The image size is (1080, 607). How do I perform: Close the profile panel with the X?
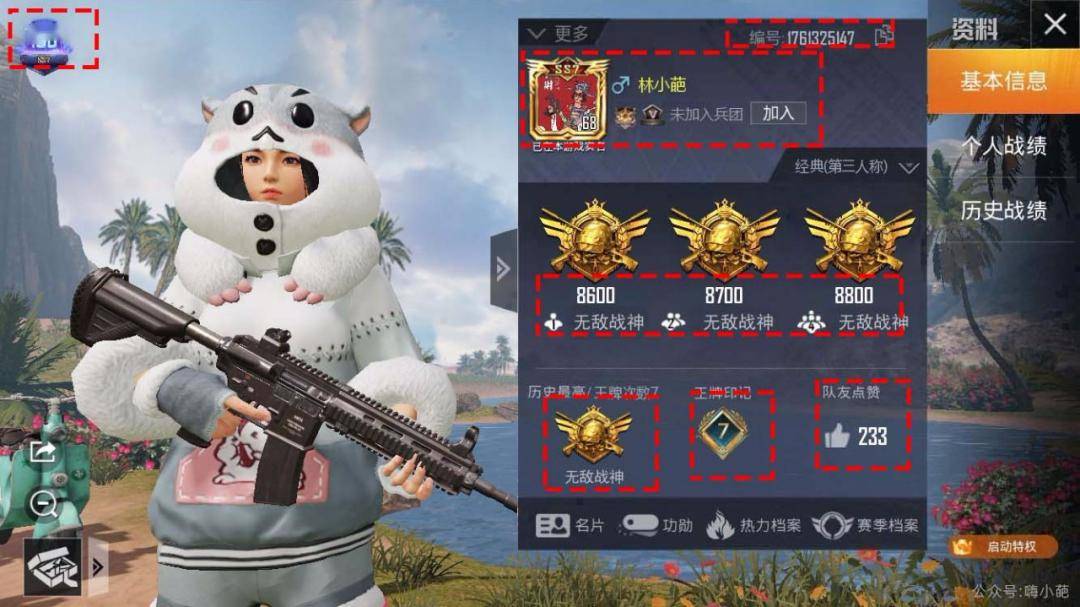coord(1055,25)
